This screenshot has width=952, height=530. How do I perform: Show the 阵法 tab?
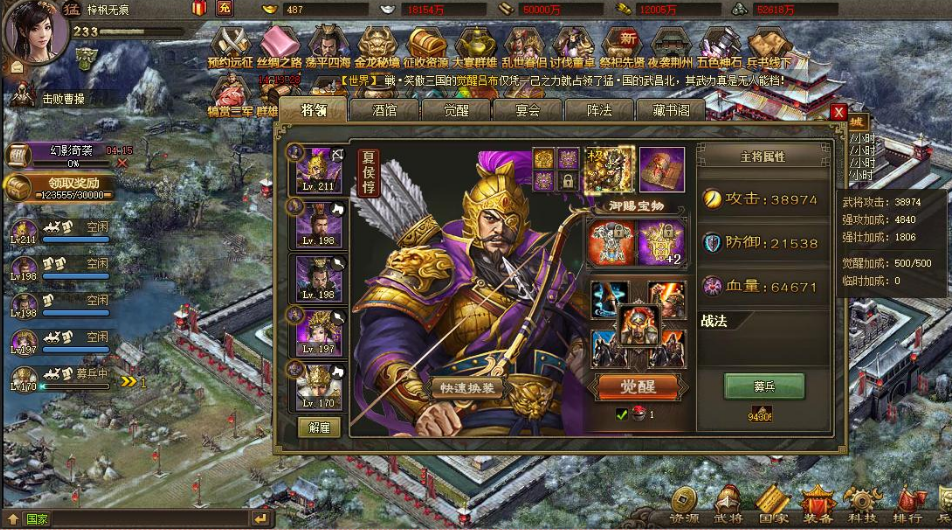point(600,110)
